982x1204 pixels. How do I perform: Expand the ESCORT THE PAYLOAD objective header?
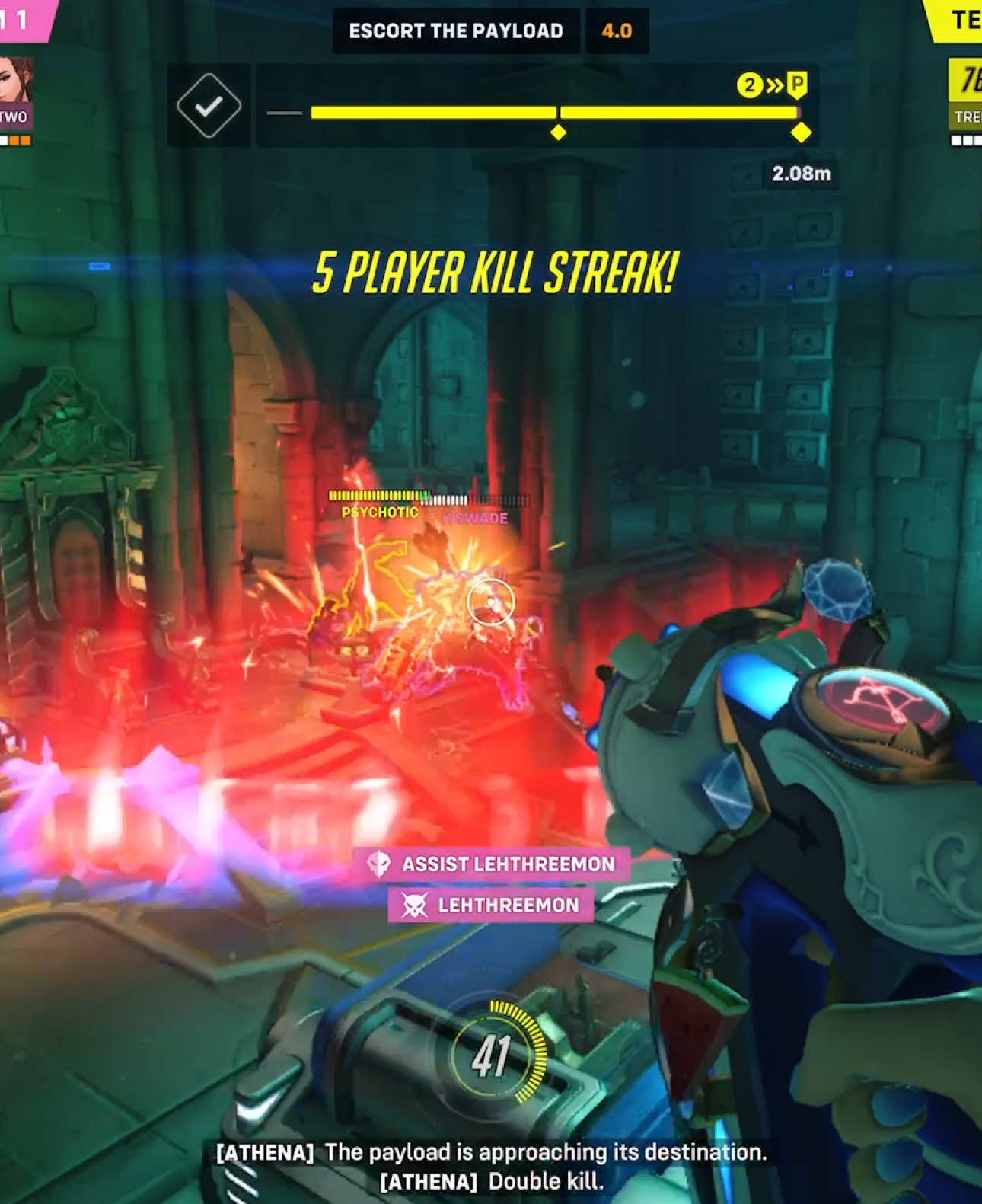pyautogui.click(x=457, y=30)
